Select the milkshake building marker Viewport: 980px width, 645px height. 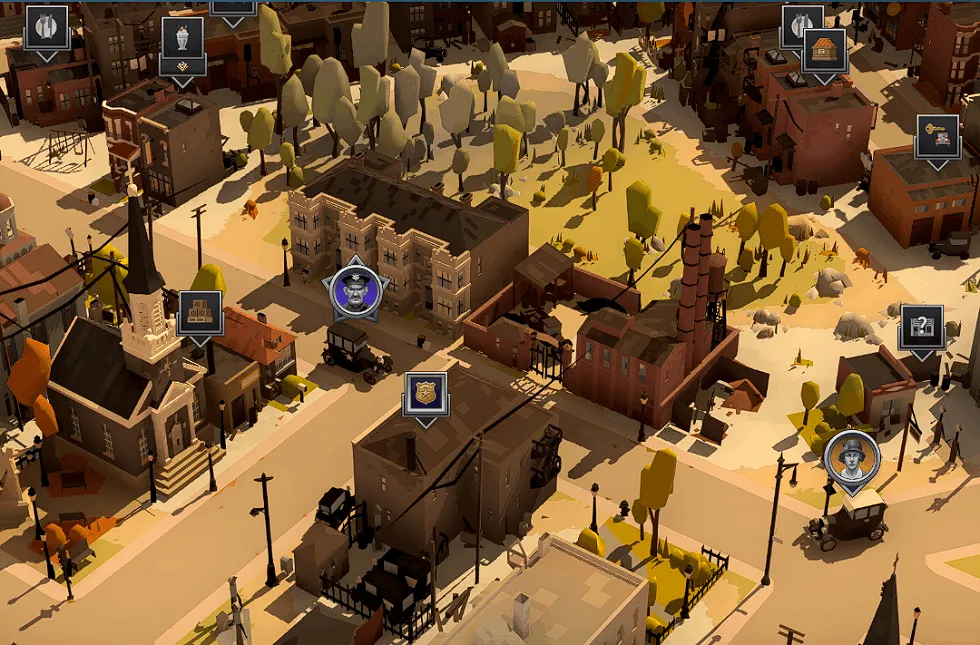click(x=182, y=38)
